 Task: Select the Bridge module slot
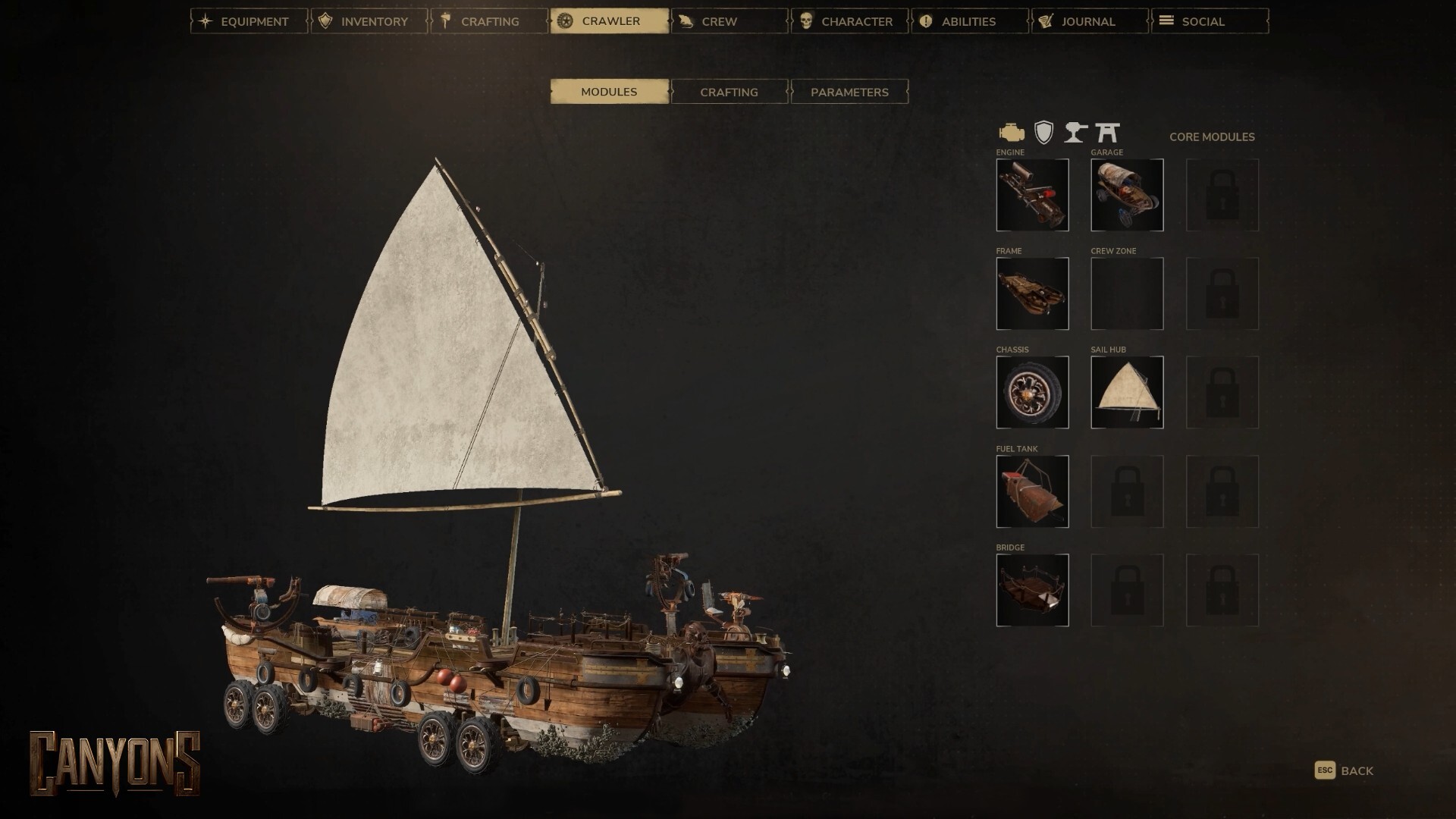pyautogui.click(x=1032, y=590)
